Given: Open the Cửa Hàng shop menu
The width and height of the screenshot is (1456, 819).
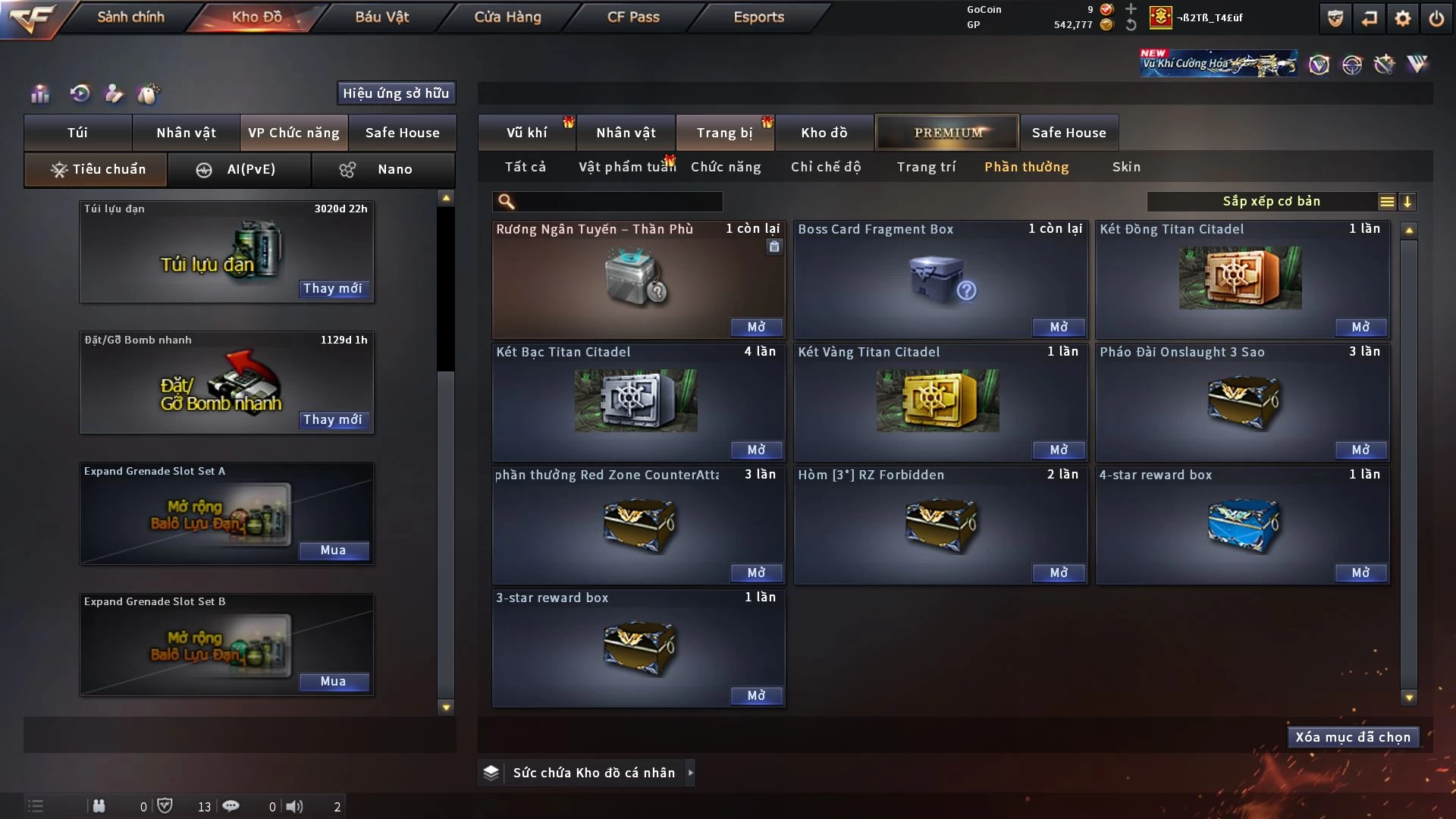Looking at the screenshot, I should (507, 17).
